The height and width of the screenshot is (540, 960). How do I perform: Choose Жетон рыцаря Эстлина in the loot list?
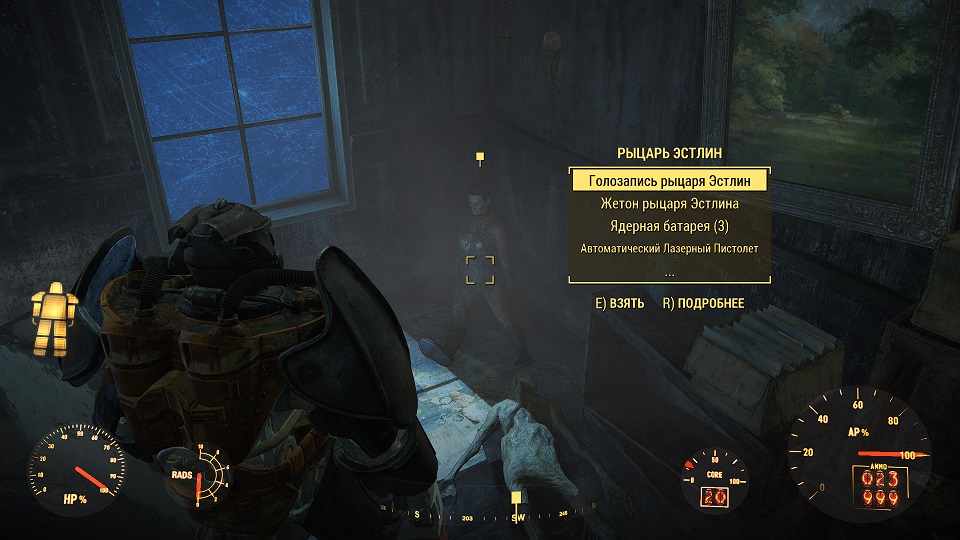click(x=669, y=204)
